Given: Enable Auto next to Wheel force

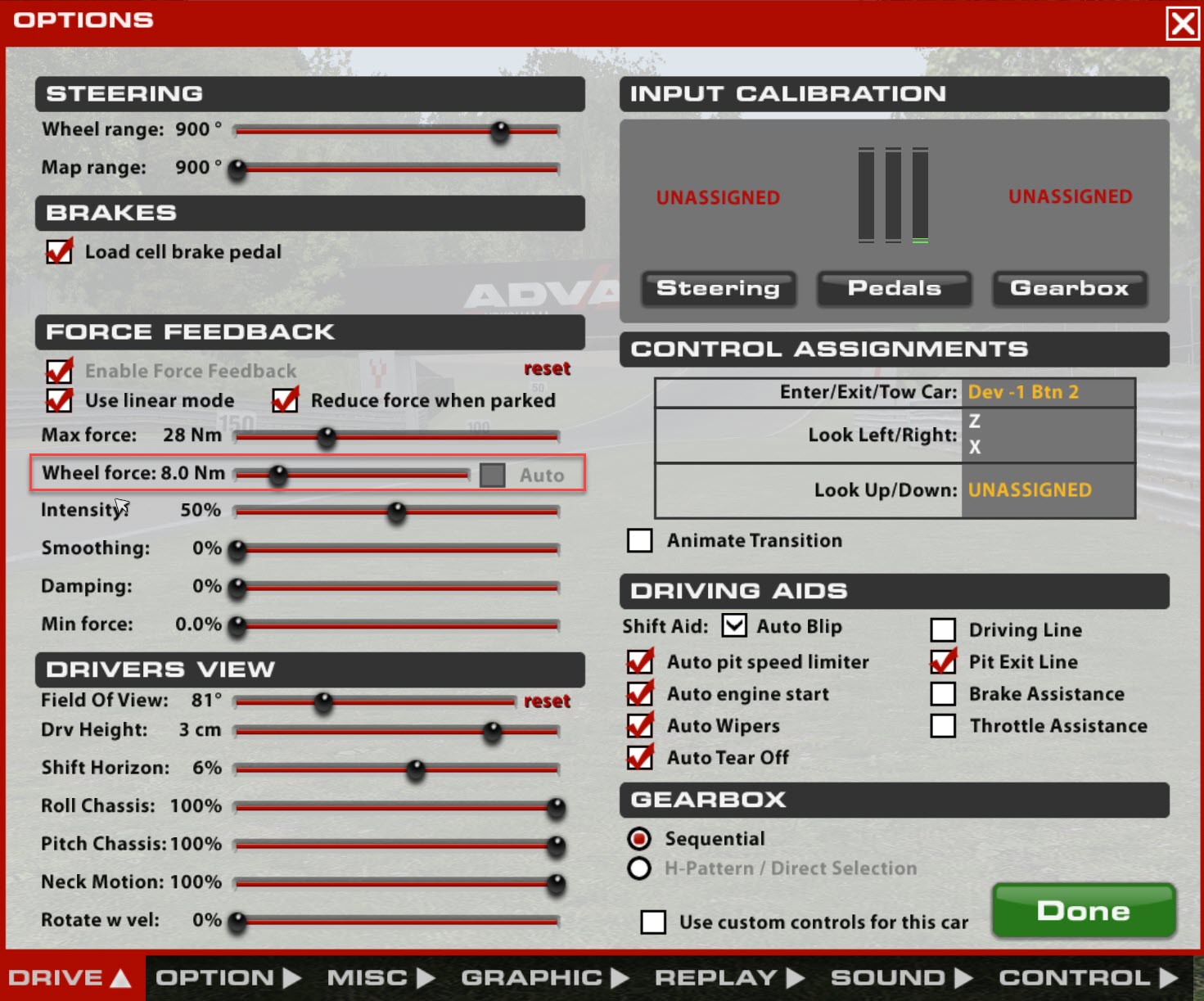Looking at the screenshot, I should point(492,474).
